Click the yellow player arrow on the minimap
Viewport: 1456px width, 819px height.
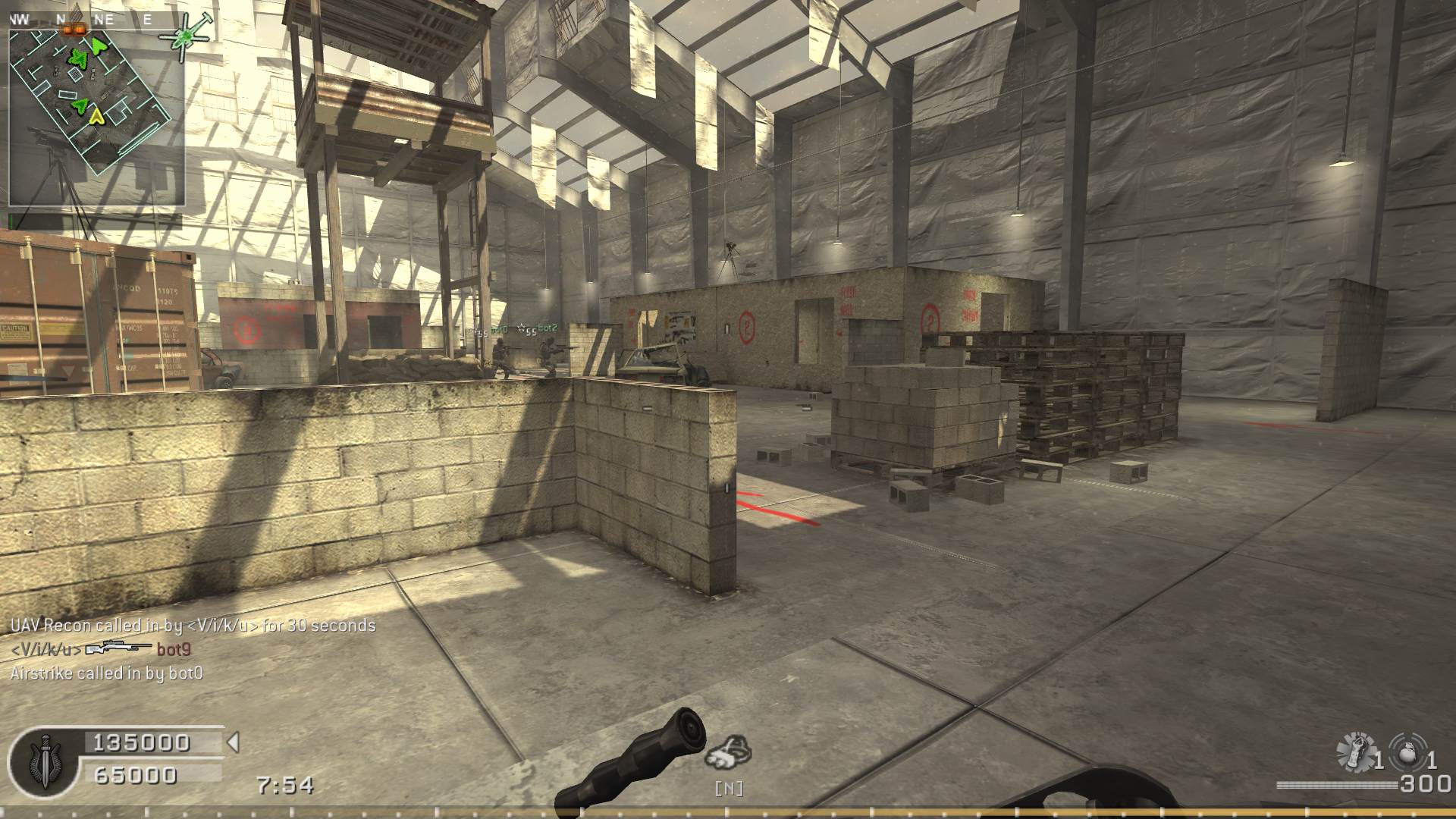(96, 115)
